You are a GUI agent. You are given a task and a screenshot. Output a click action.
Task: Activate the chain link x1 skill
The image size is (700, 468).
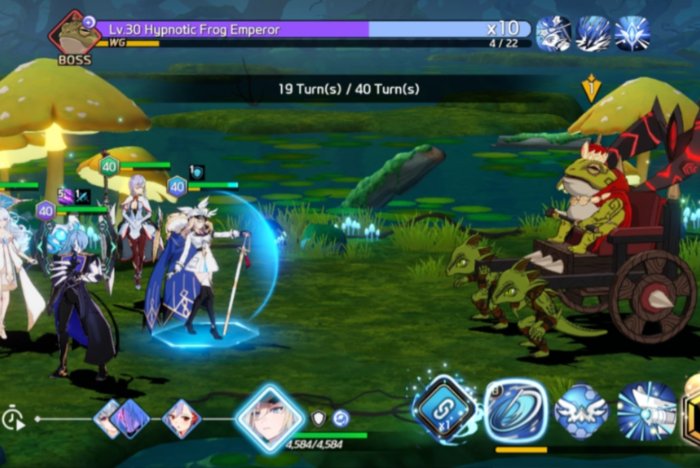(444, 408)
